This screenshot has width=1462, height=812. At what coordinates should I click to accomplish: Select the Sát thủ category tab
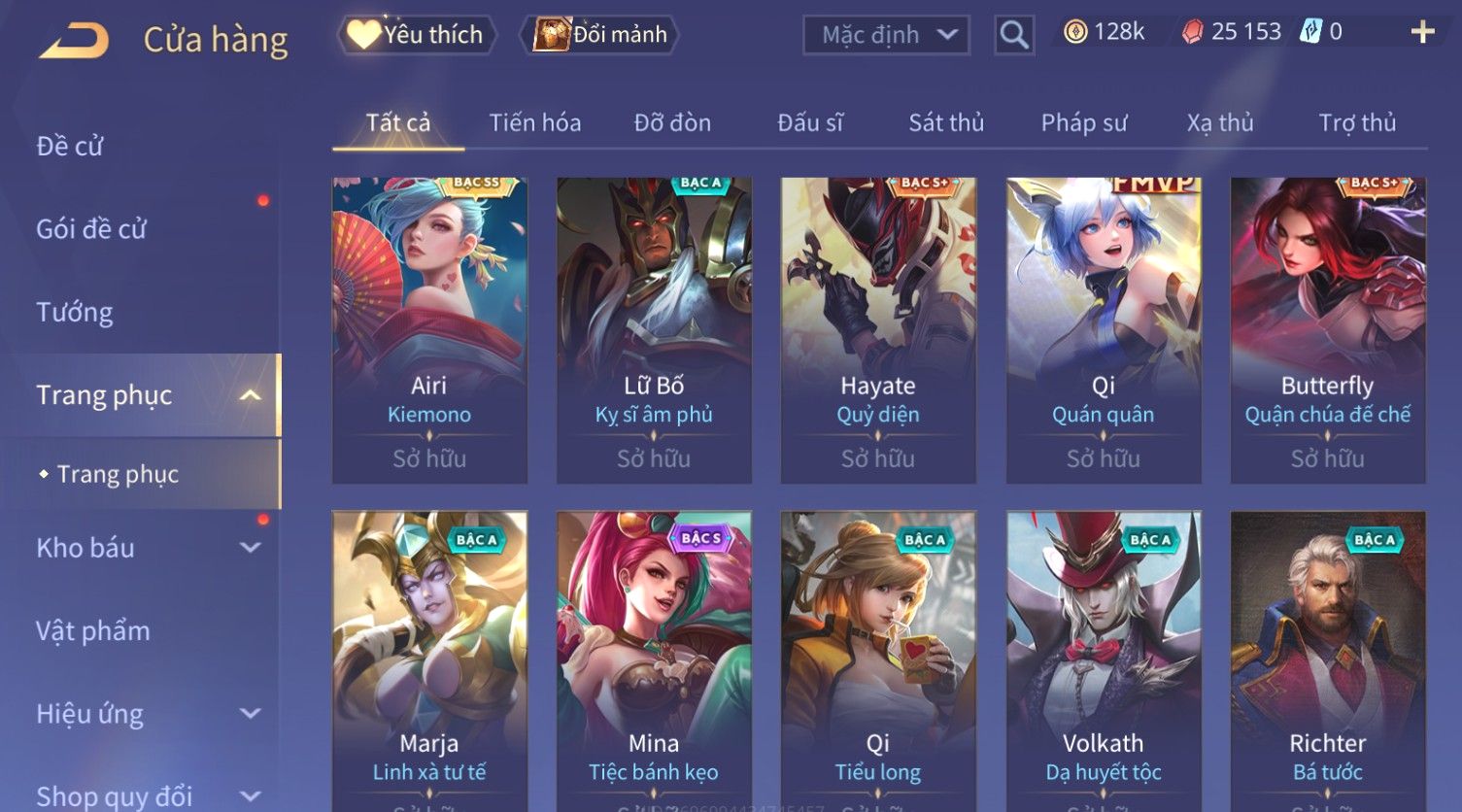click(946, 123)
